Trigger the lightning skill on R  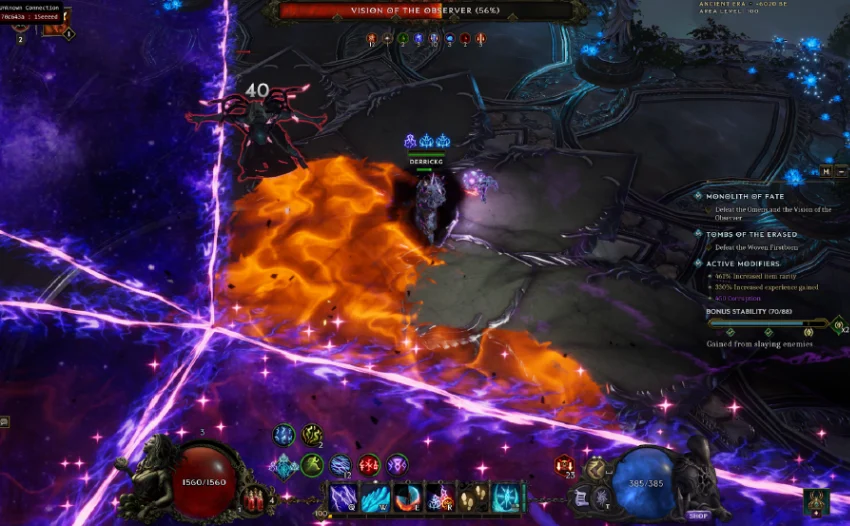pyautogui.click(x=440, y=497)
